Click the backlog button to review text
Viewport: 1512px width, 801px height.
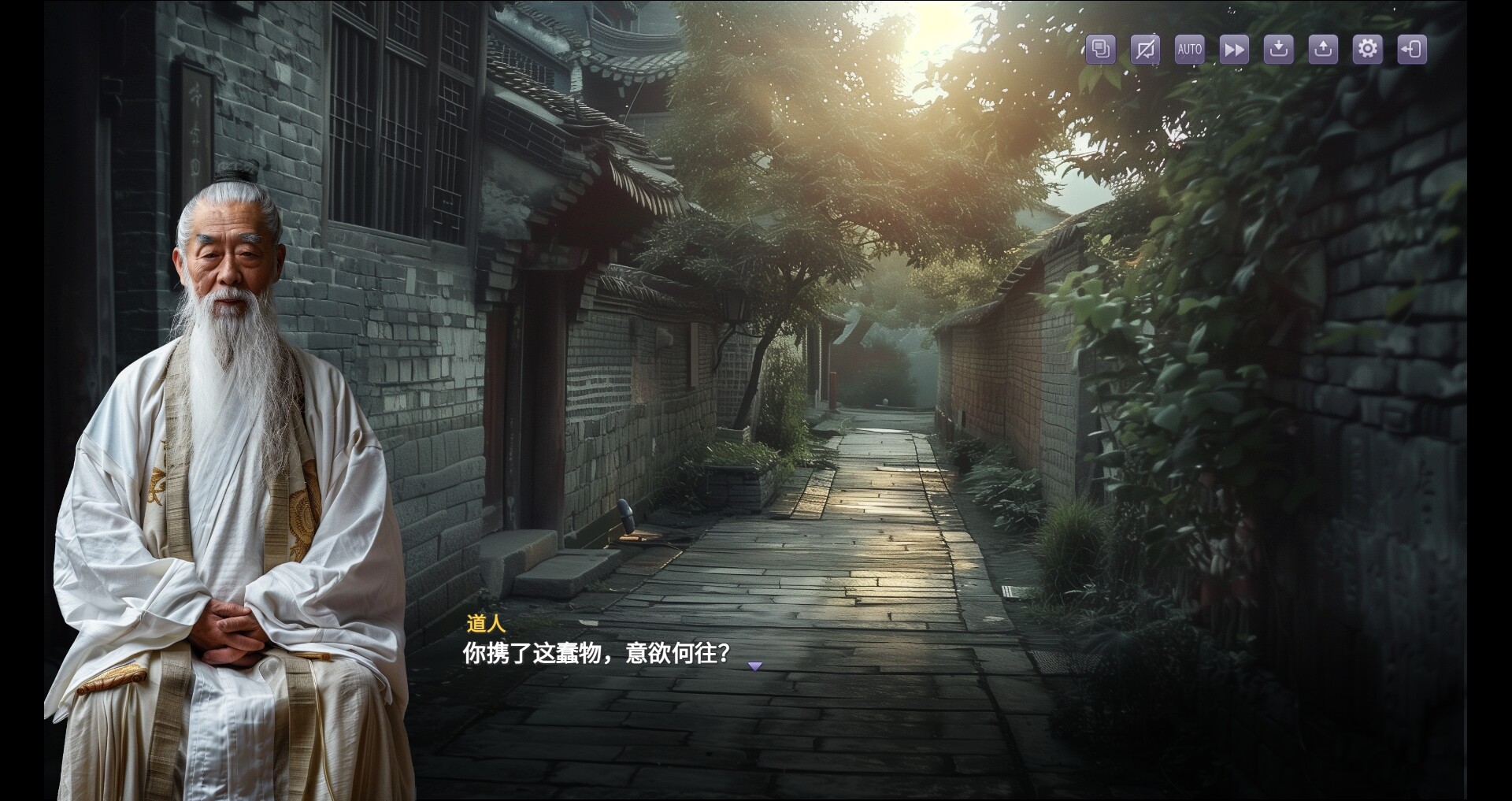click(1100, 49)
